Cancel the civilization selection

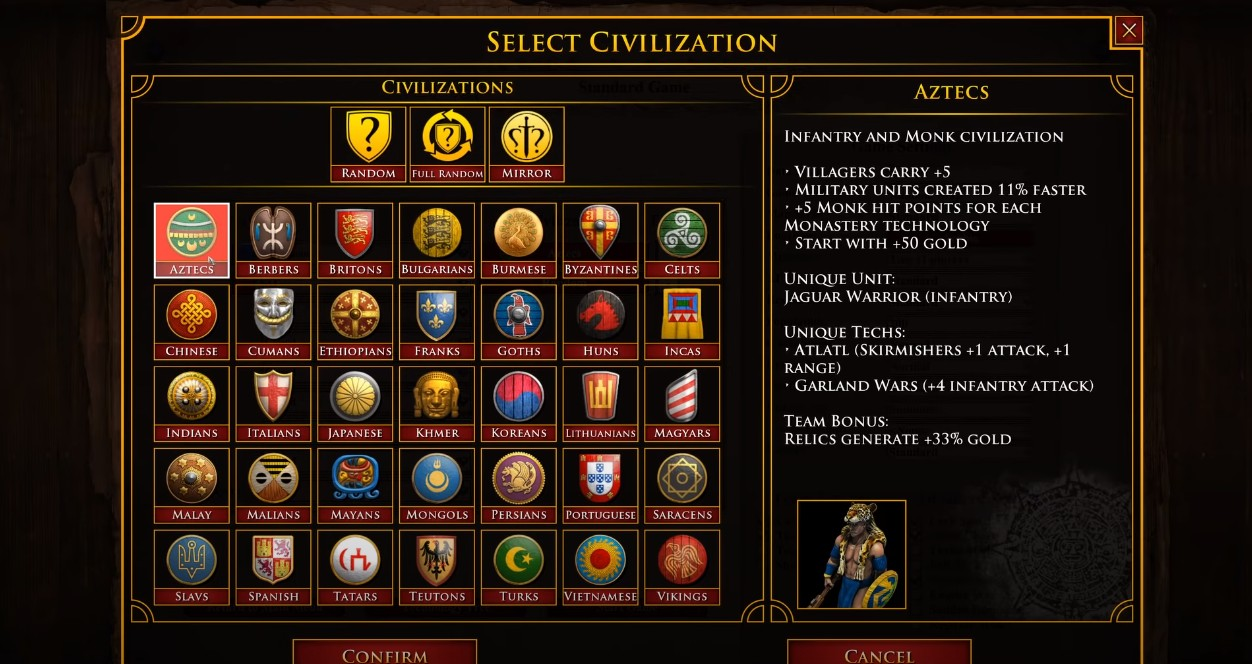pyautogui.click(x=879, y=653)
